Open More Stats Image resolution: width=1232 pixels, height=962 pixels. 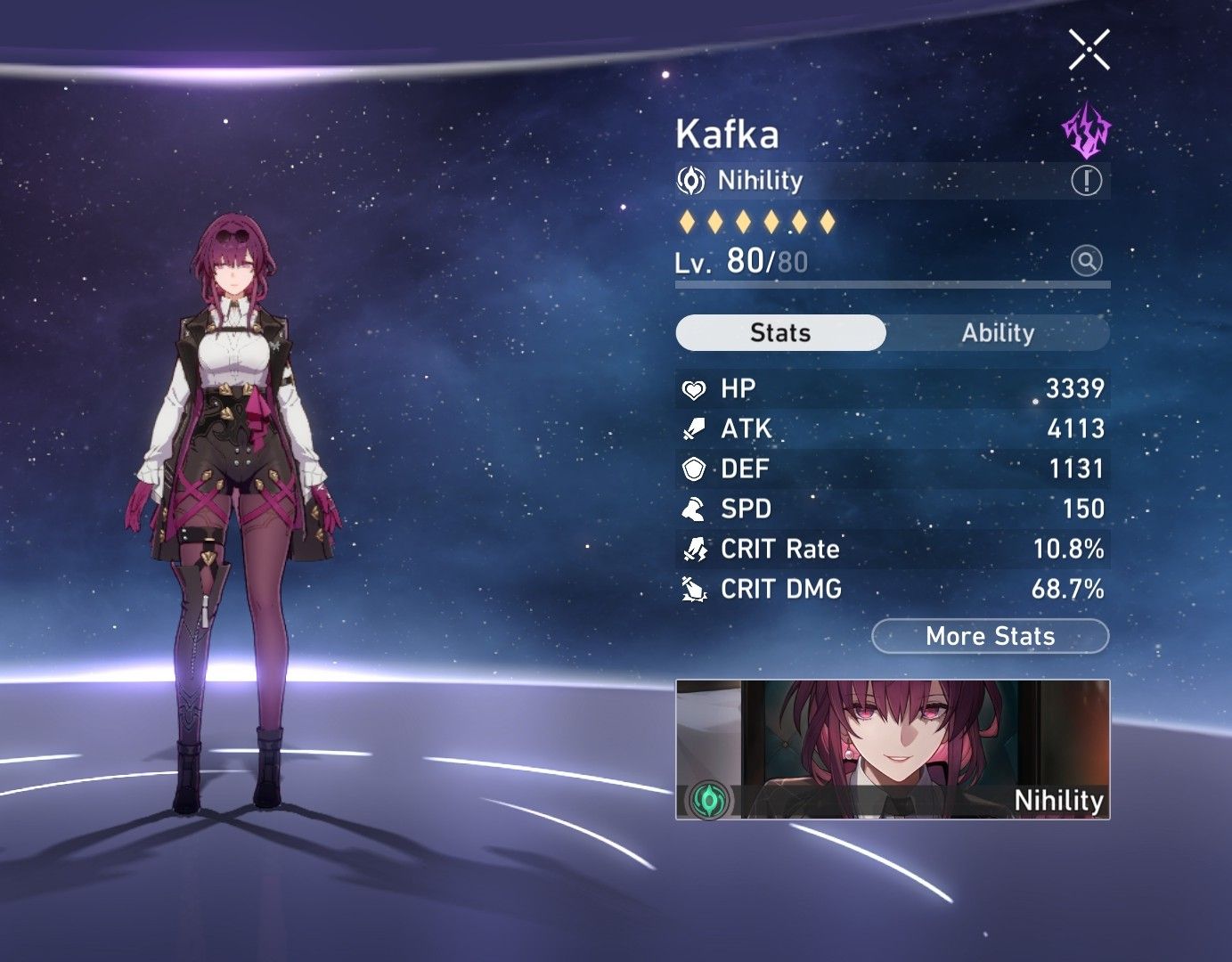click(990, 636)
